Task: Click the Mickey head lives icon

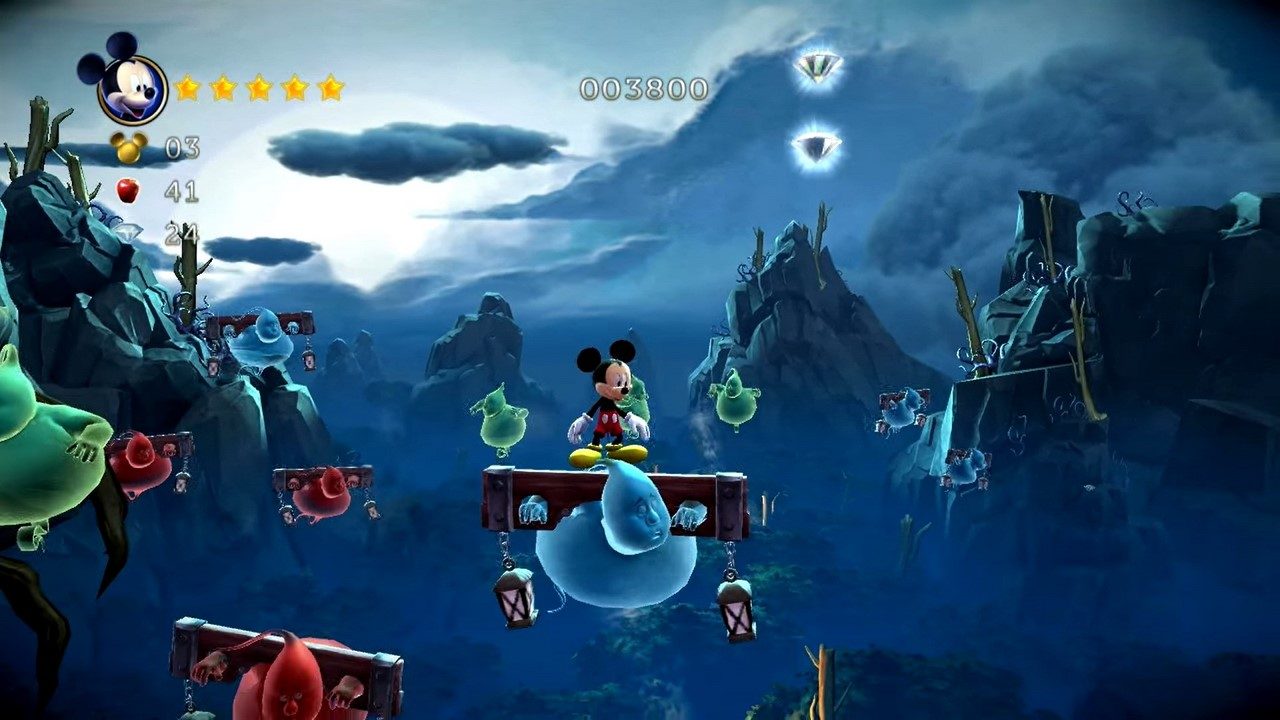Action: click(130, 148)
